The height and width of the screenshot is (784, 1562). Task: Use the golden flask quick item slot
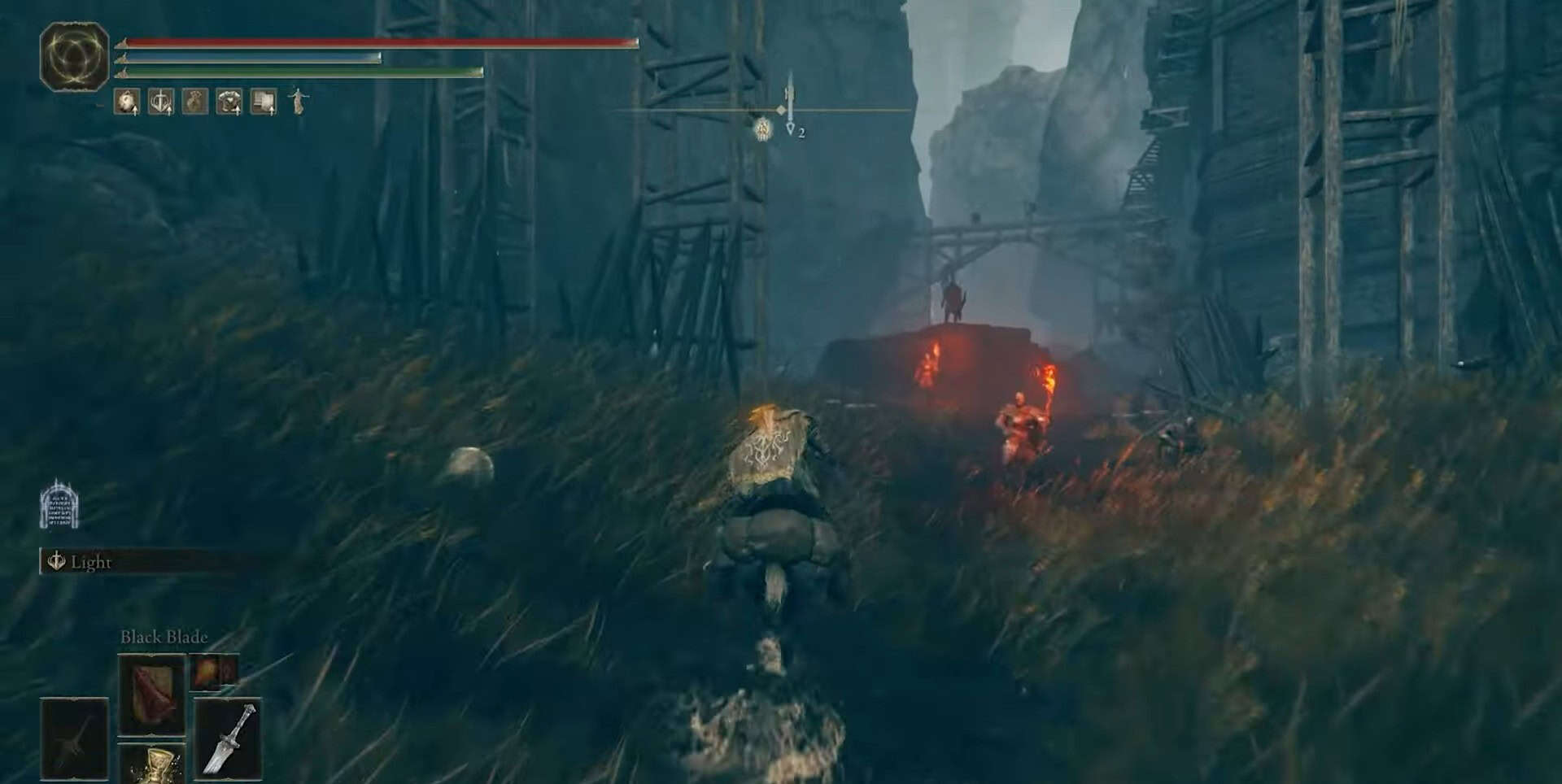[152, 764]
